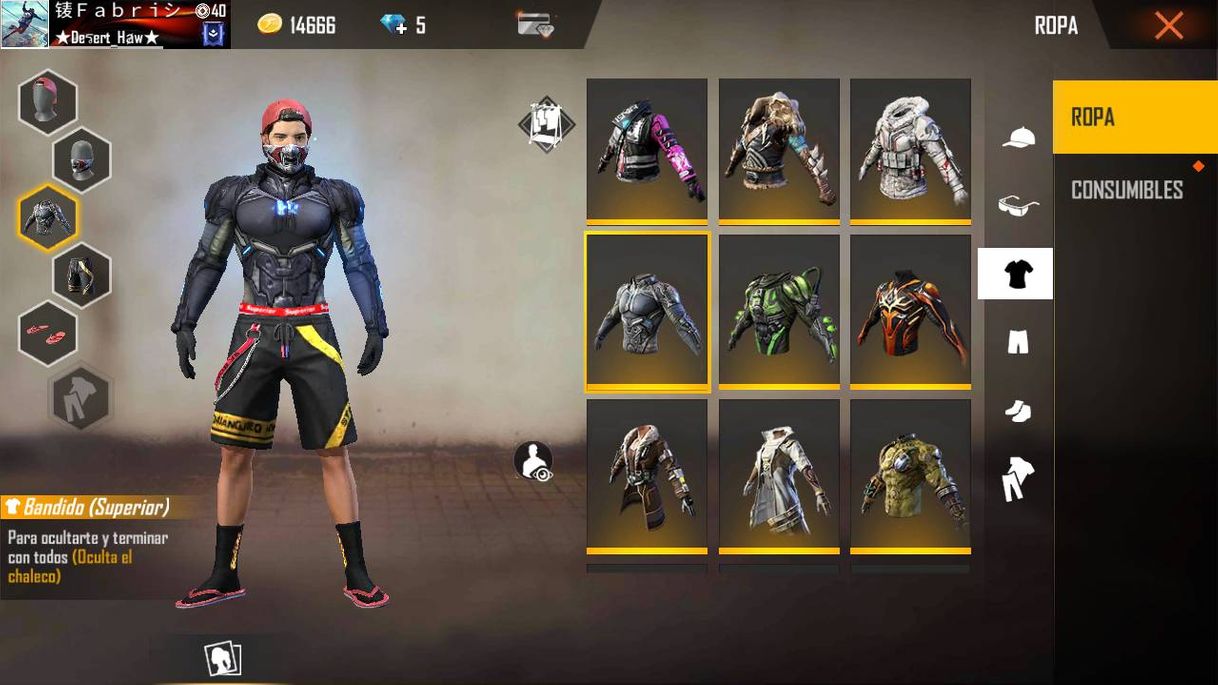Add diamonds with the plus gem icon
The image size is (1218, 685).
[x=395, y=25]
